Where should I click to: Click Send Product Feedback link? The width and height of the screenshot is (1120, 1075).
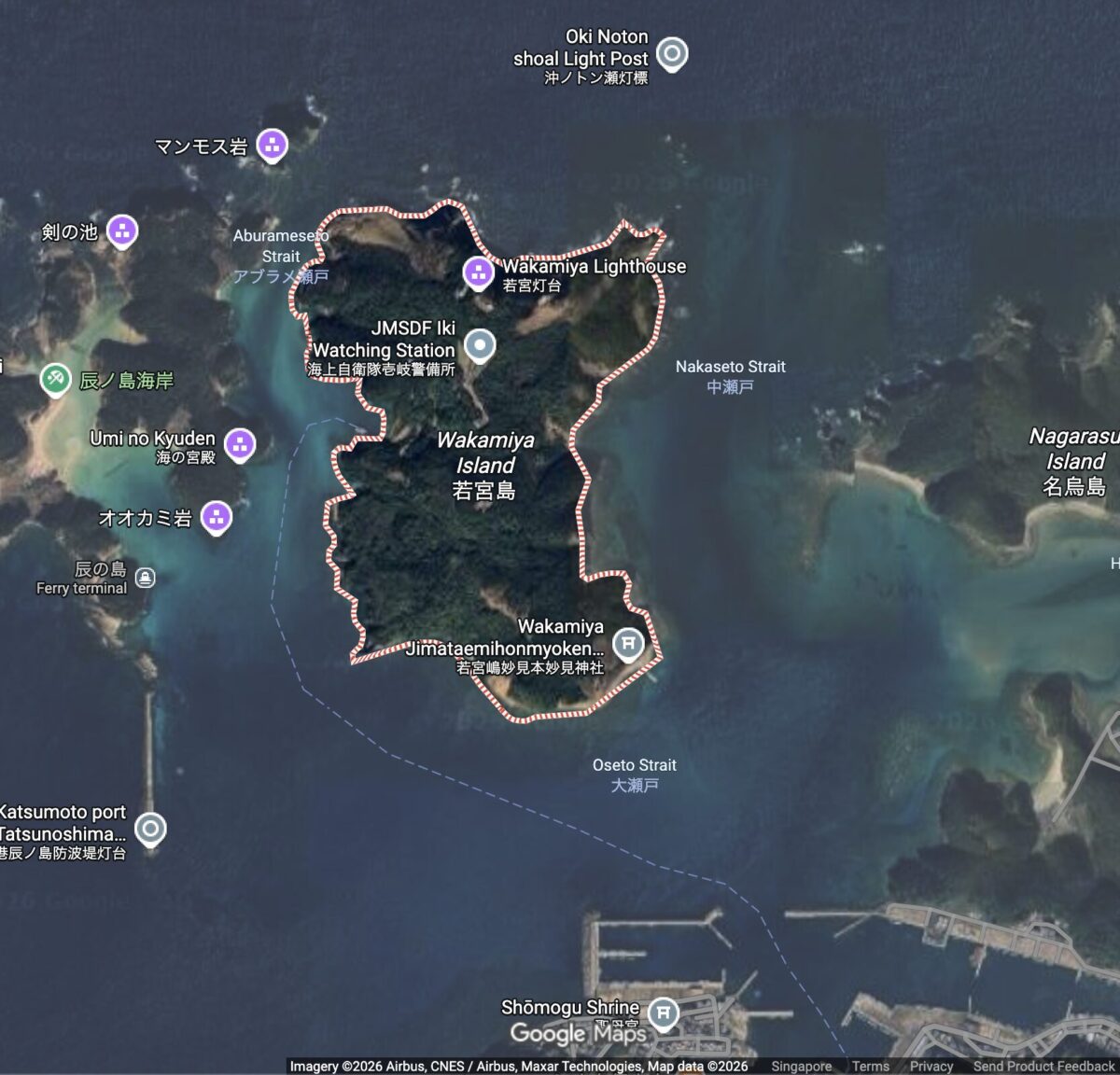point(1043,1066)
